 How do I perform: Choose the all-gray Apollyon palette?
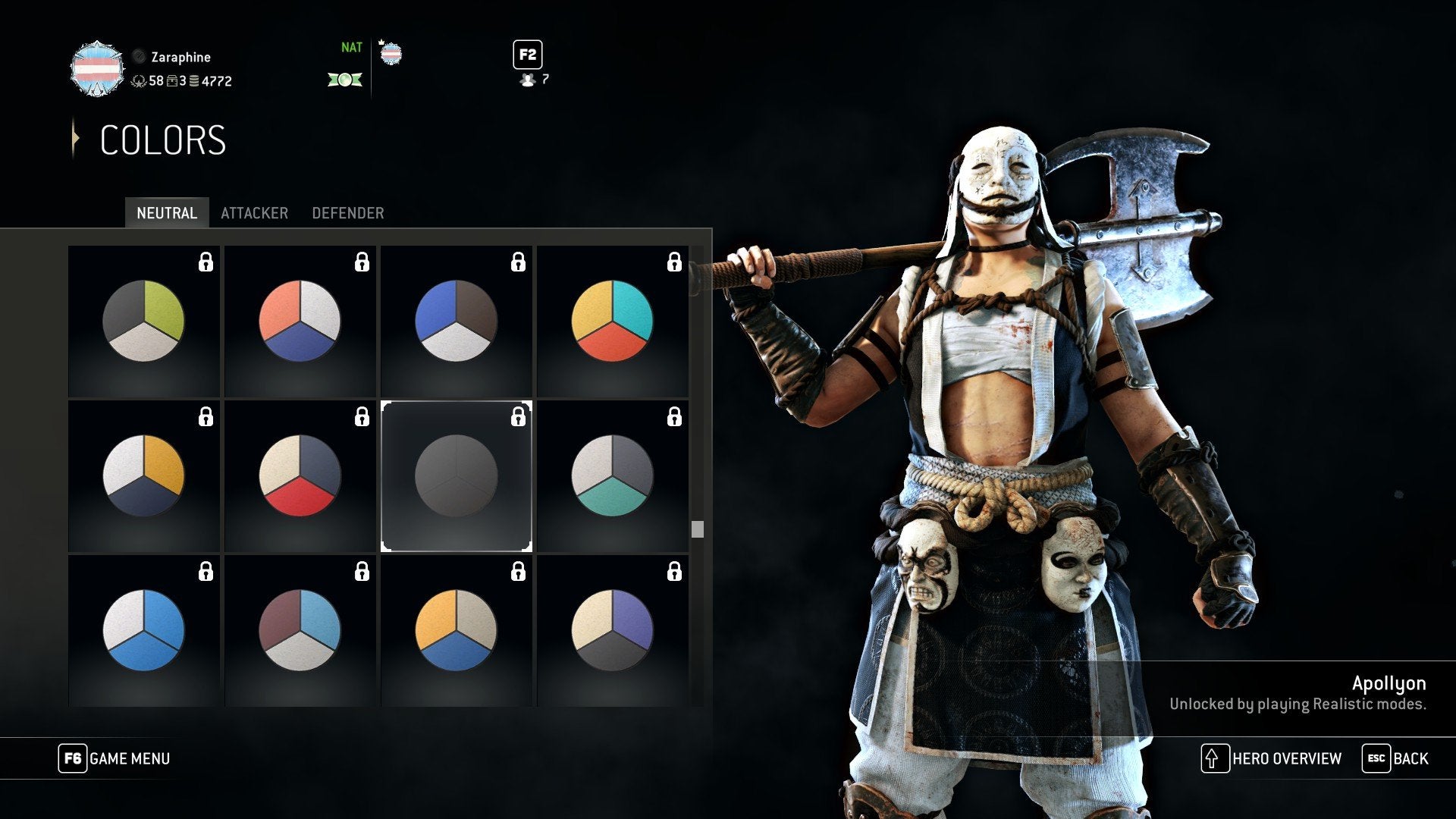457,475
